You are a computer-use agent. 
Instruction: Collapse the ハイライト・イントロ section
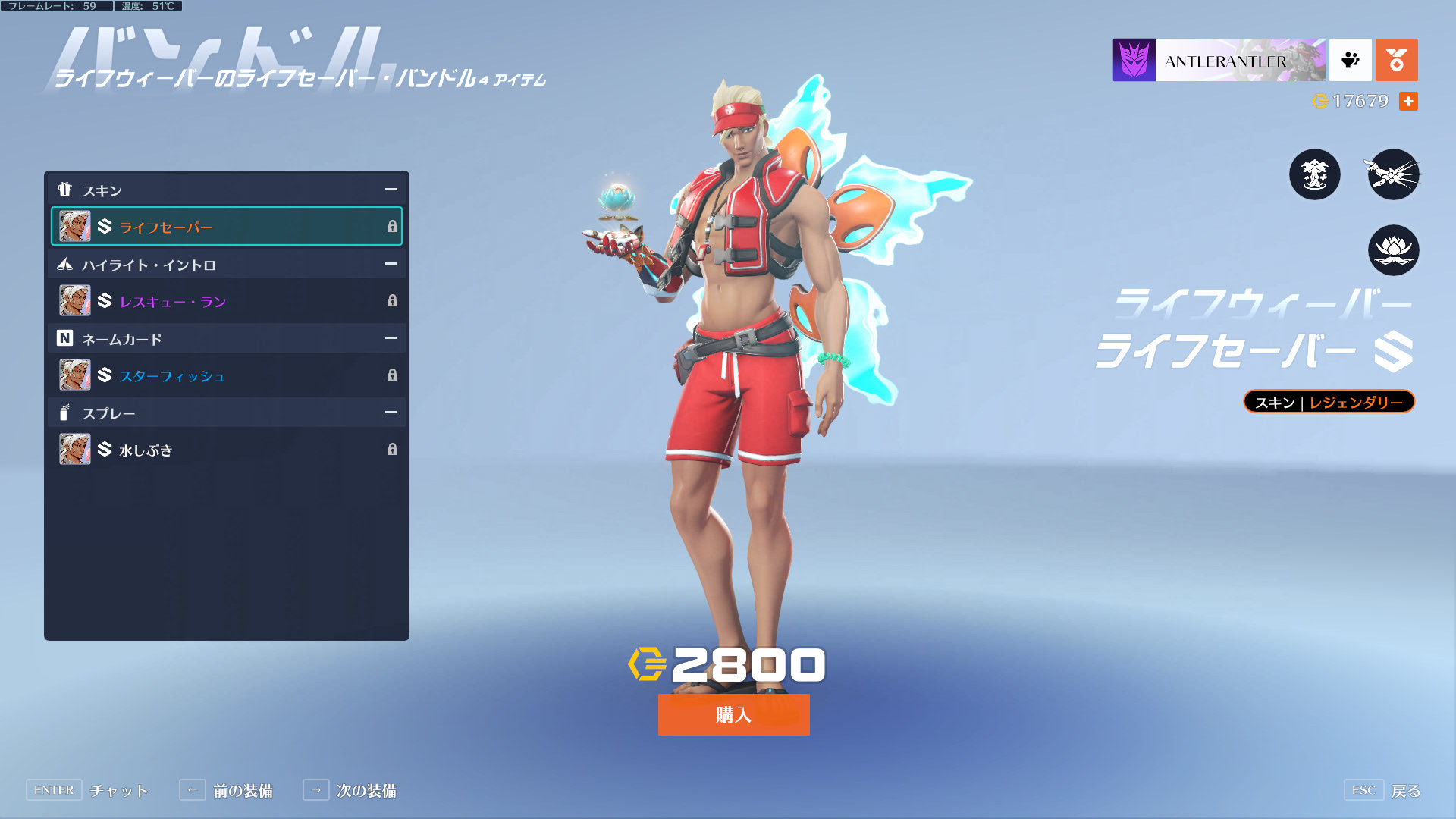391,264
